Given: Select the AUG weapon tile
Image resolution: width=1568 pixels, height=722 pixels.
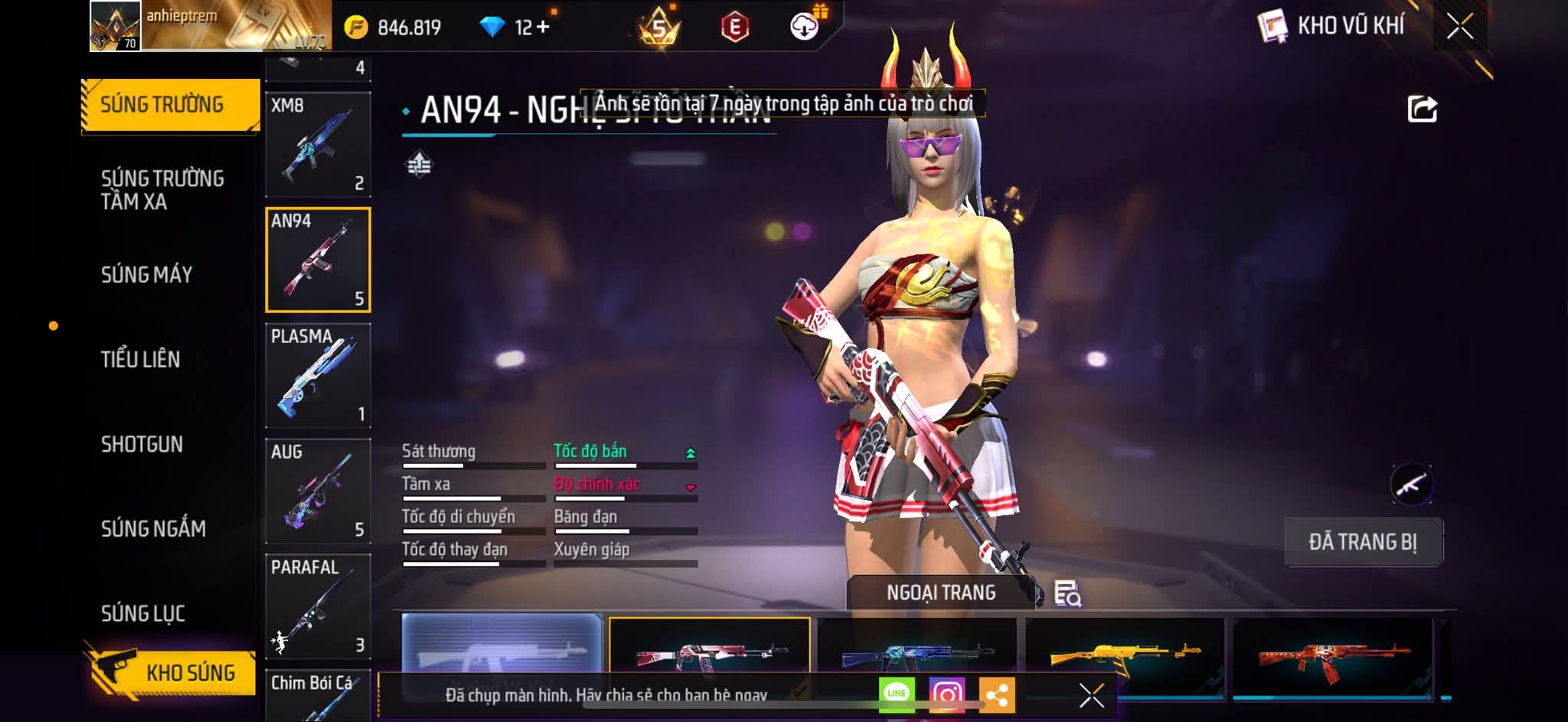Looking at the screenshot, I should tap(318, 491).
